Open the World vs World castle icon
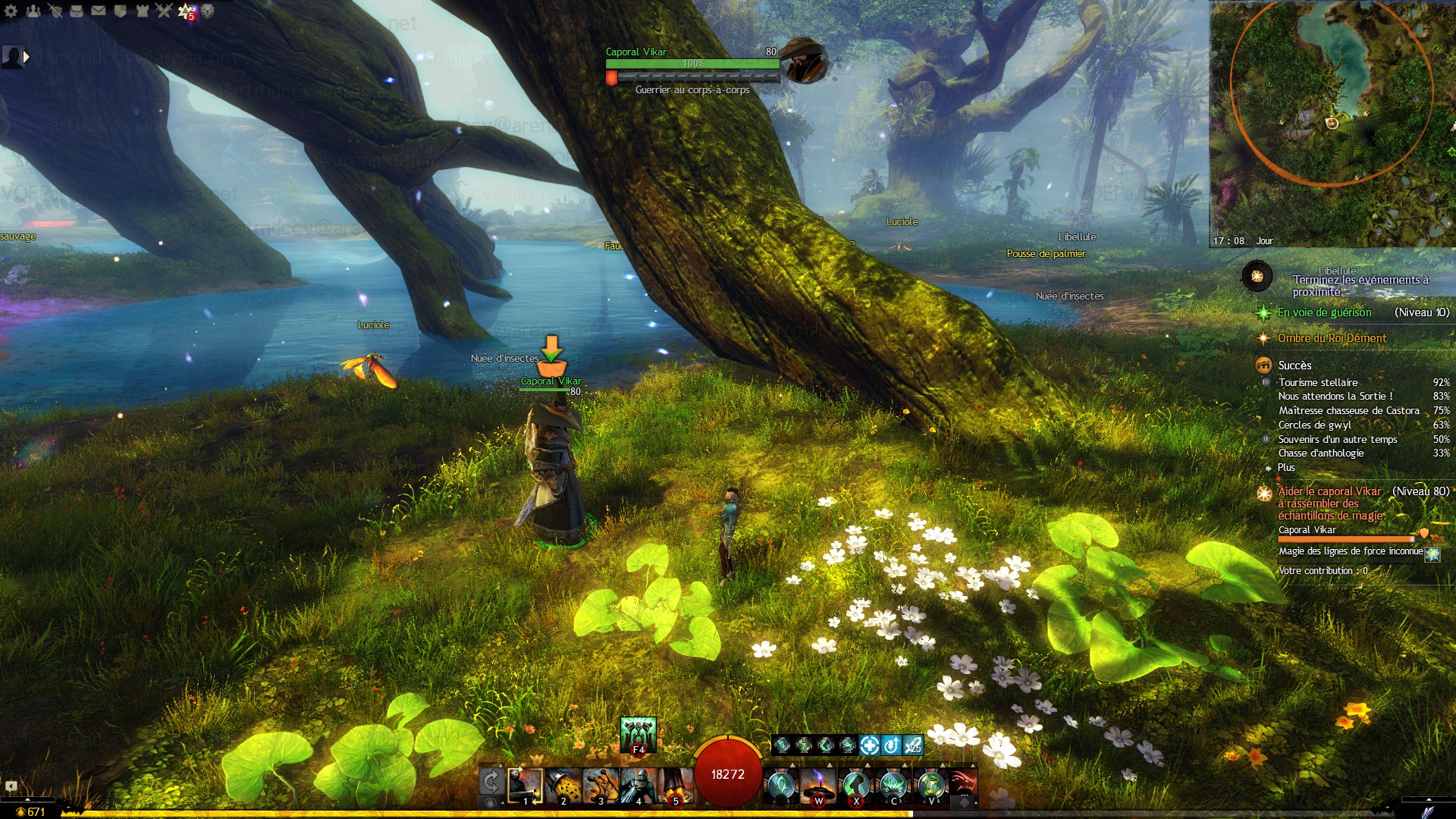The height and width of the screenshot is (819, 1456). pos(143,11)
